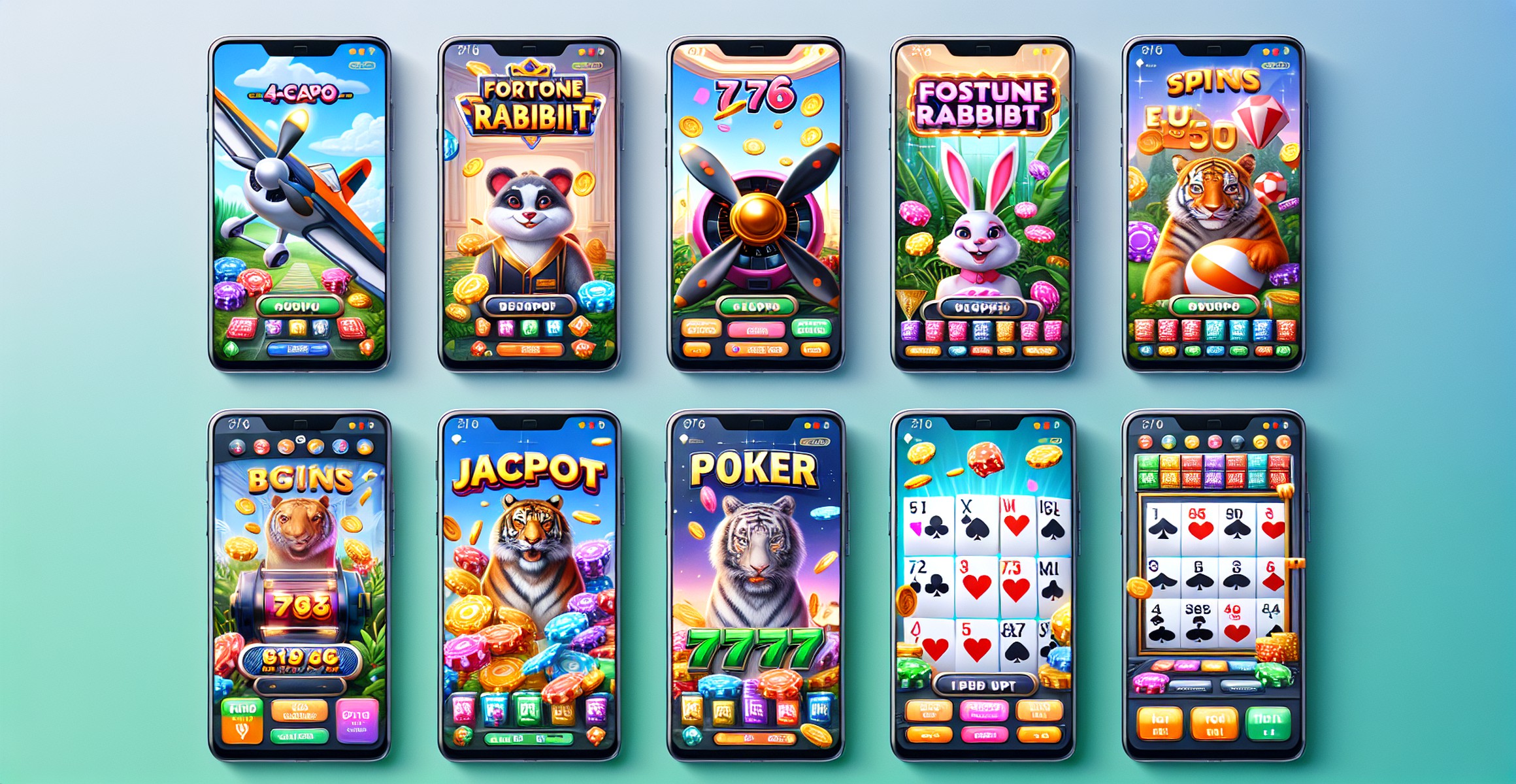The width and height of the screenshot is (1516, 784).
Task: Choose the pink button in the 776 game
Action: click(756, 329)
